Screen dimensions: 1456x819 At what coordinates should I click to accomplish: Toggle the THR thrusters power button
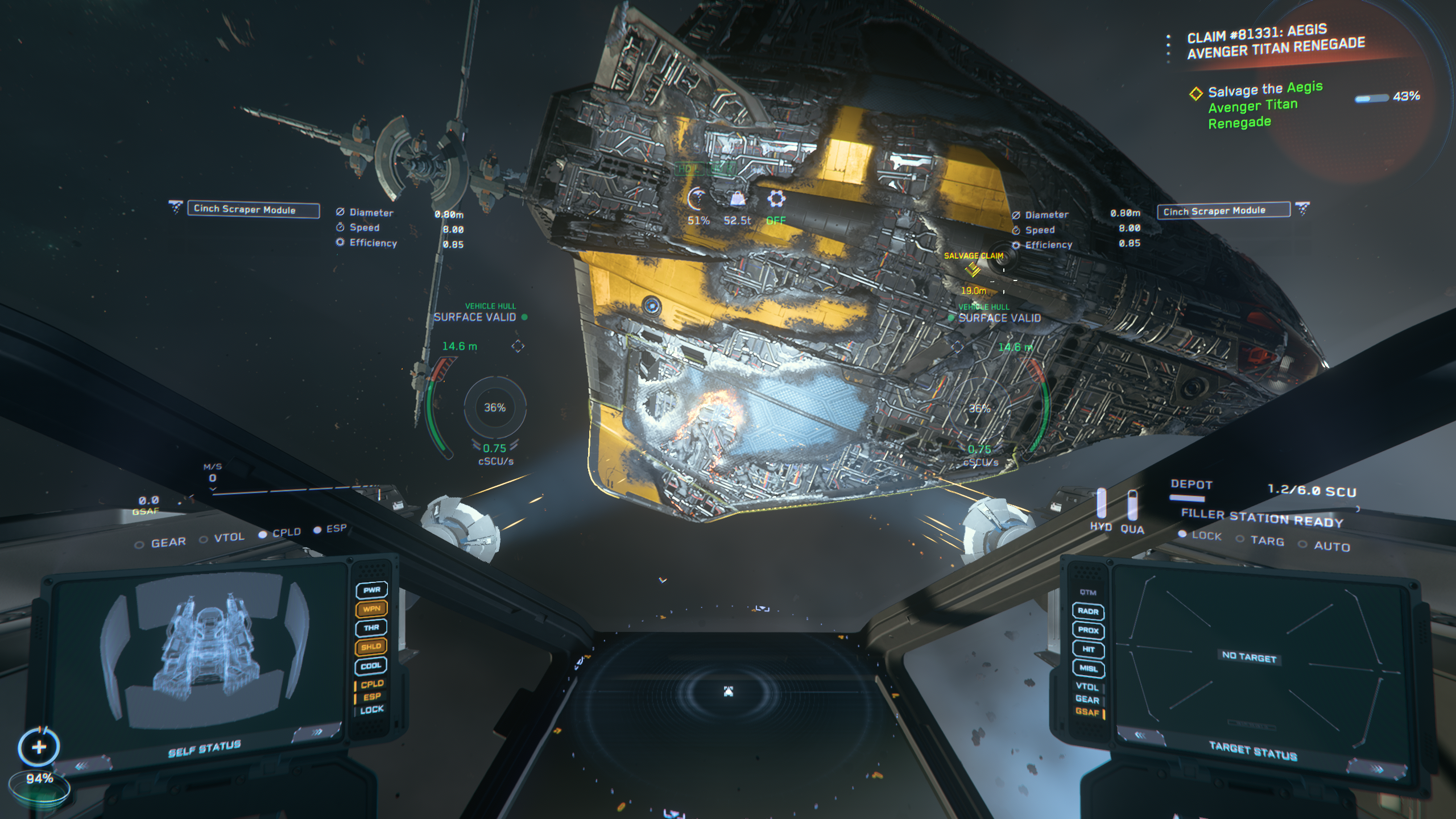pyautogui.click(x=371, y=627)
